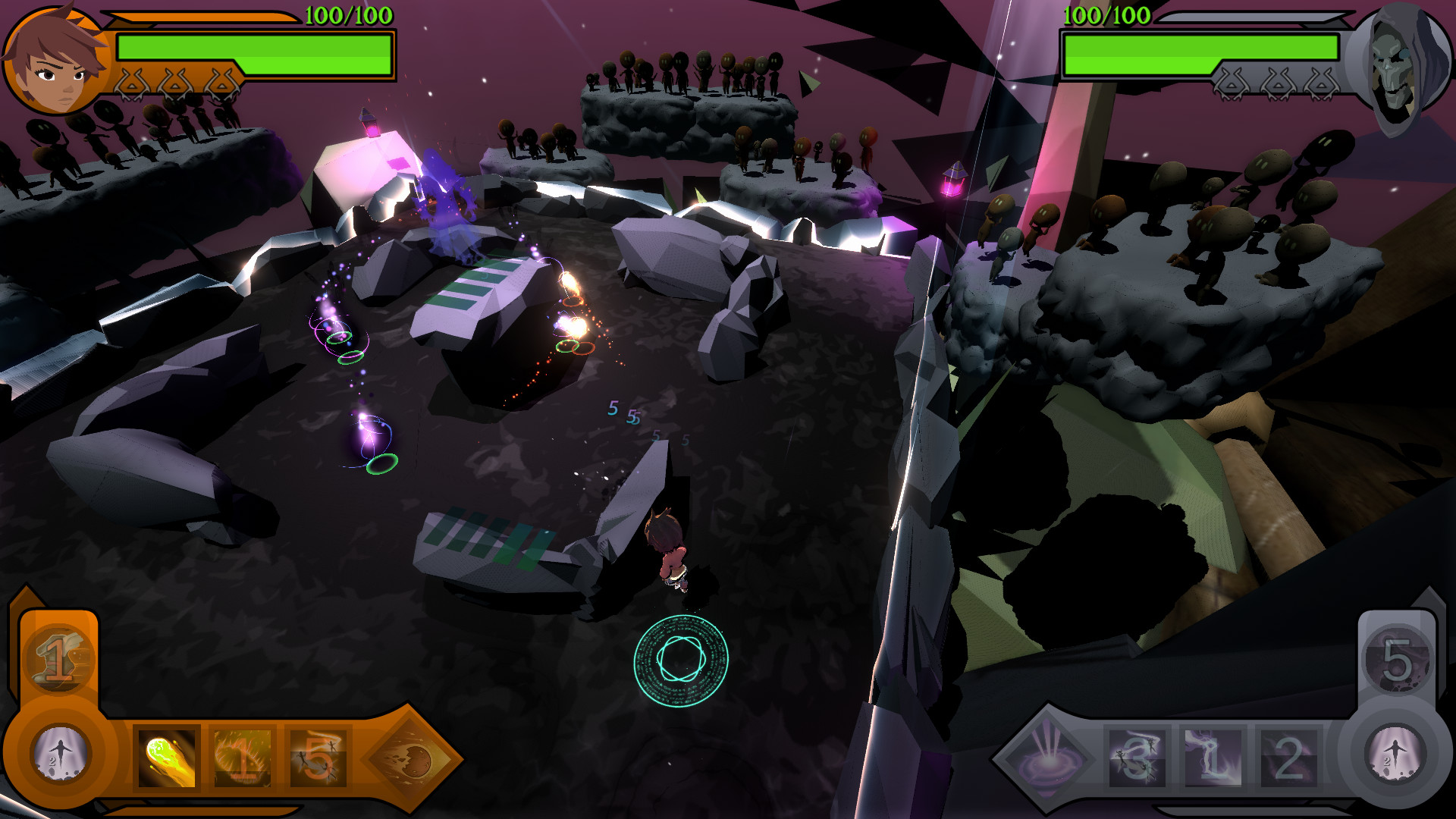
Task: Toggle the first rune pip under left health bar
Action: click(x=133, y=83)
